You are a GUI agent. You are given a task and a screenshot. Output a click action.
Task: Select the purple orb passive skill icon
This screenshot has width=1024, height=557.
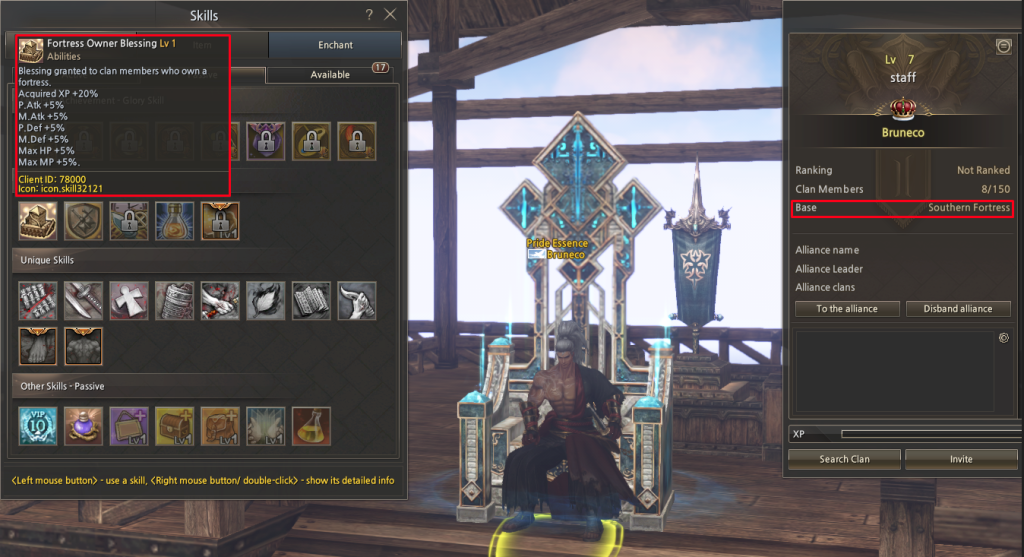(x=83, y=424)
